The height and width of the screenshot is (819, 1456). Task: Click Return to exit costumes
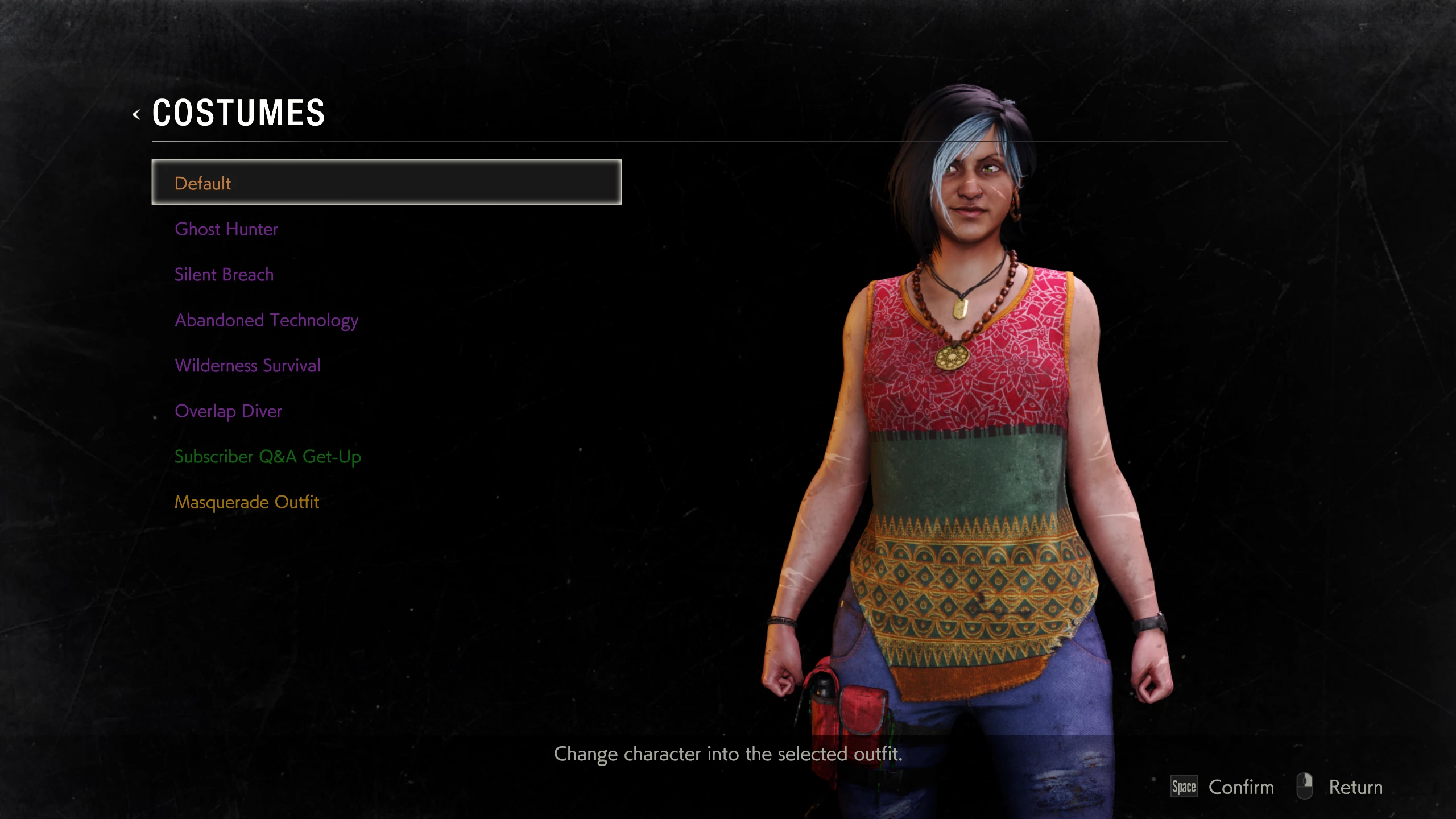pos(1355,787)
